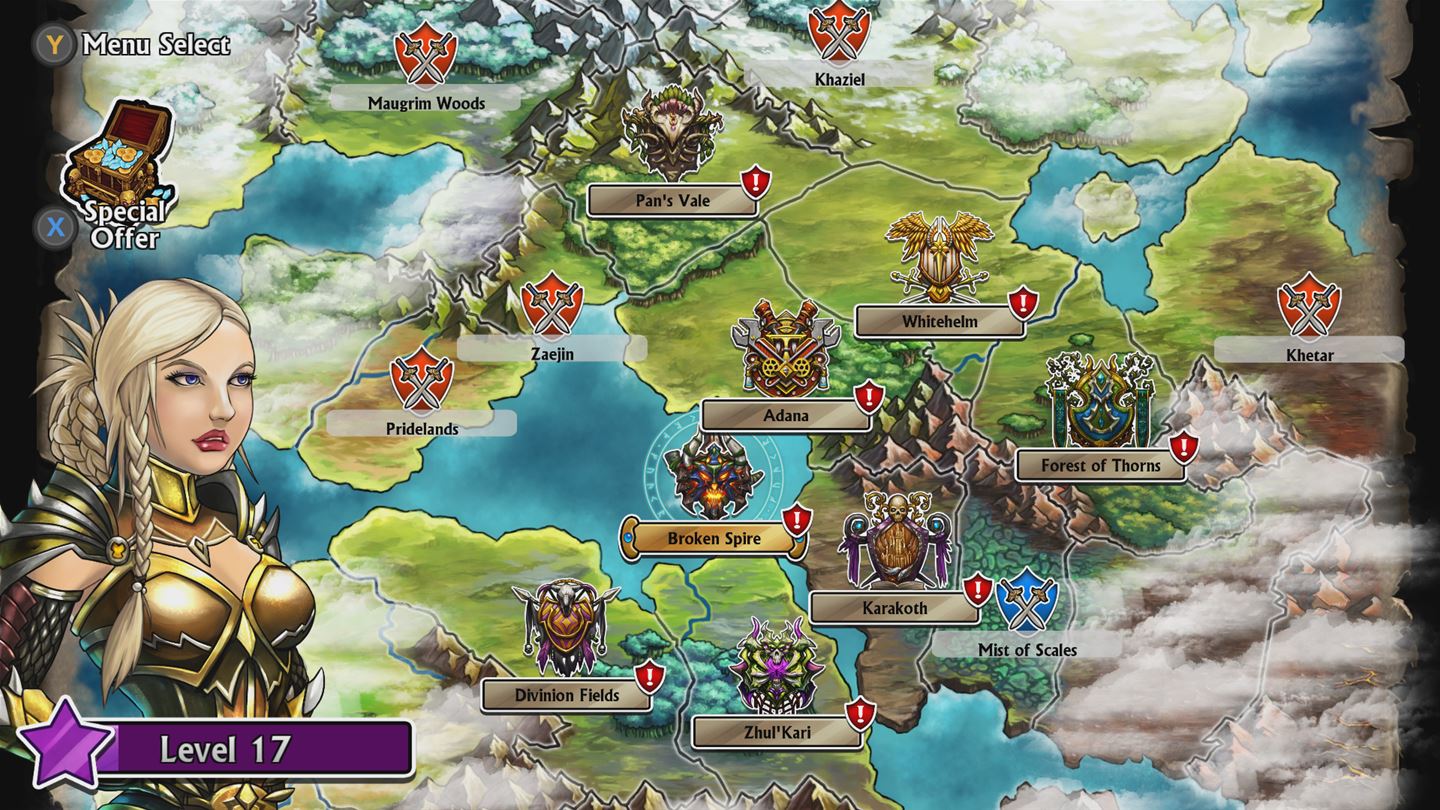Viewport: 1440px width, 810px height.
Task: Select the highlighted Broken Spire name bar
Action: 713,537
